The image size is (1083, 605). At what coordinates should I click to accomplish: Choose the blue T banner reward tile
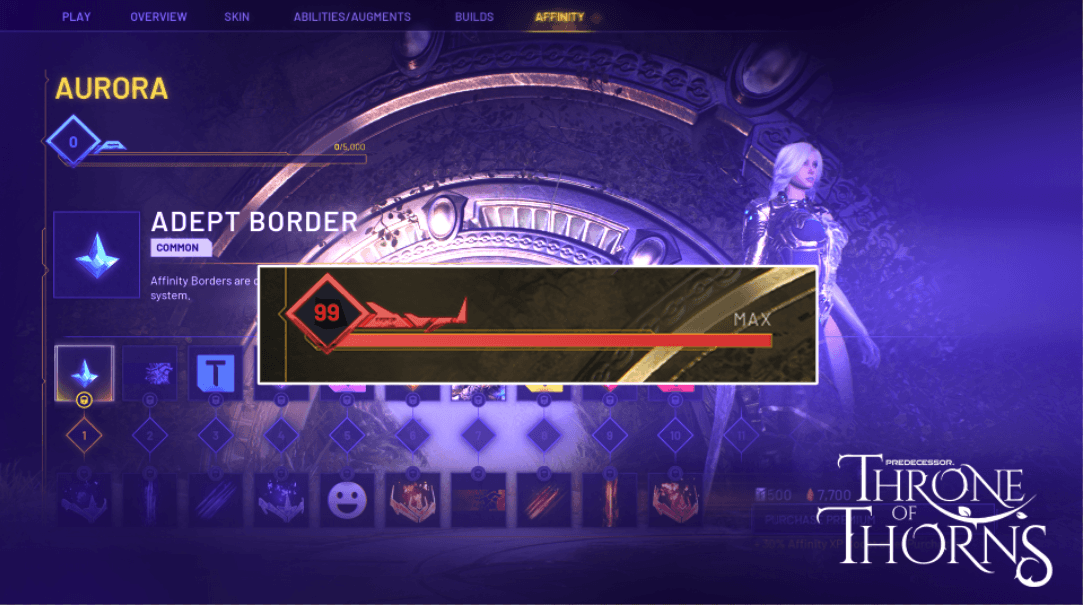coord(215,372)
